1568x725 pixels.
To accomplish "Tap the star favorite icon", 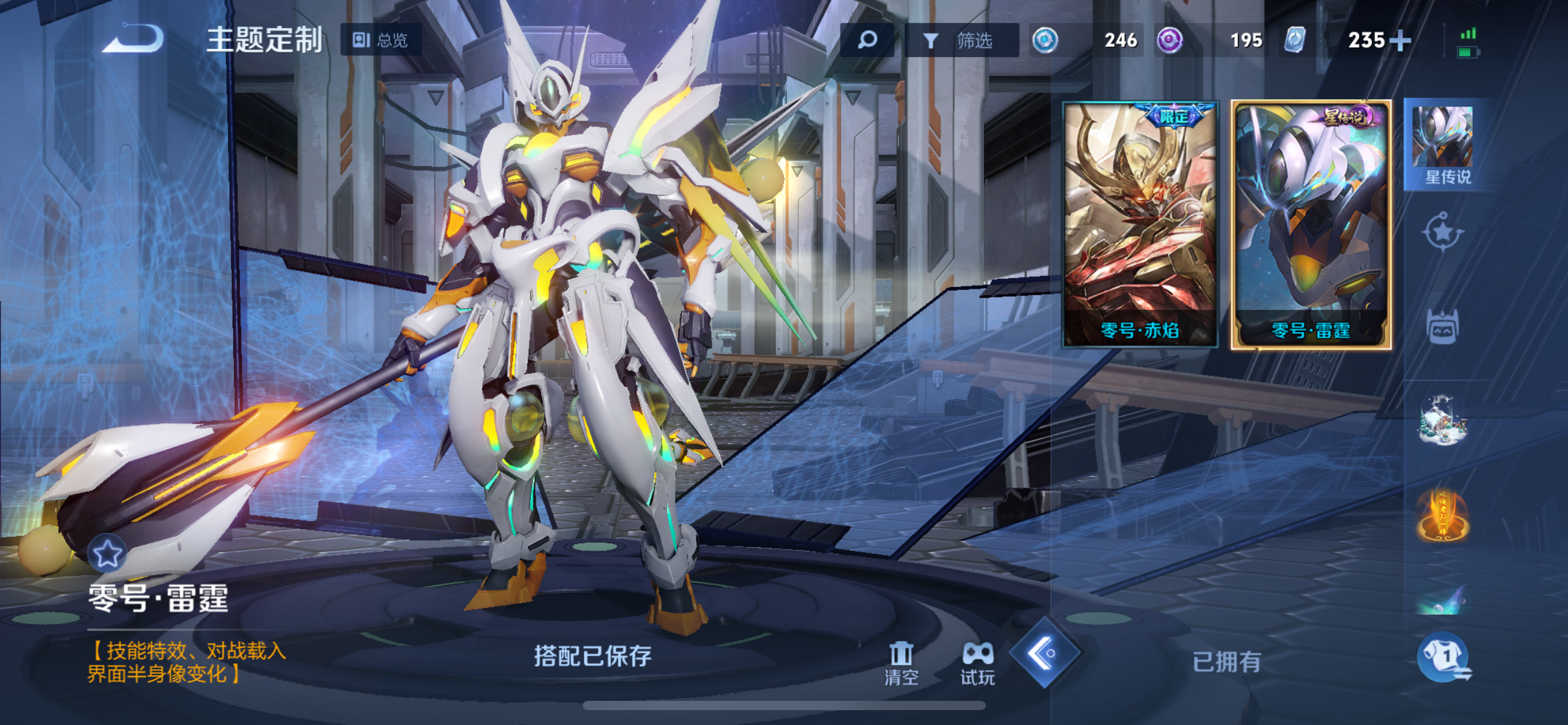I will click(107, 553).
